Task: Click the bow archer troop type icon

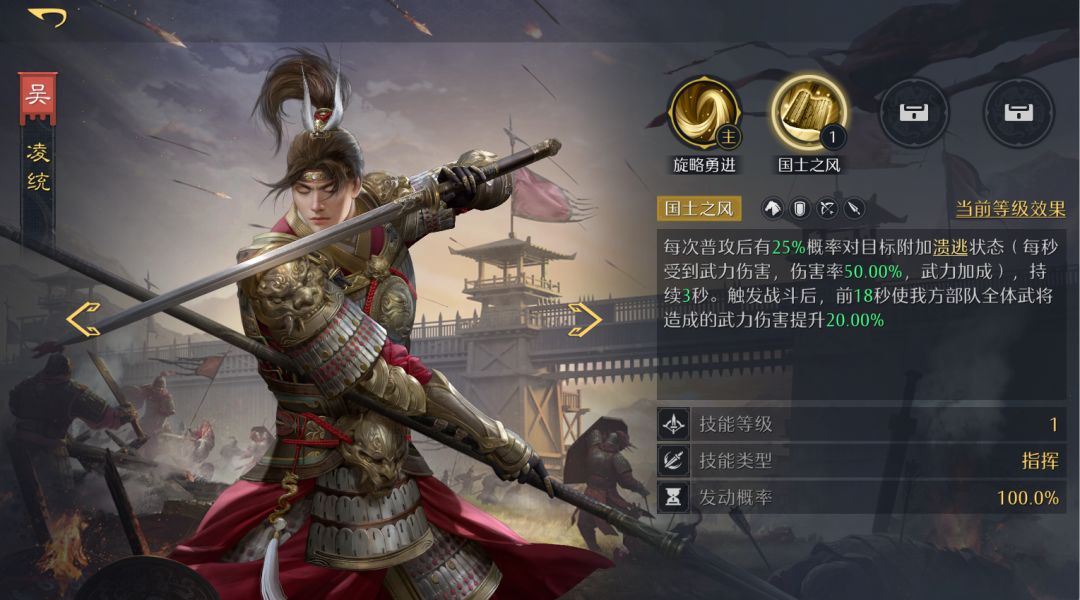Action: click(x=827, y=209)
